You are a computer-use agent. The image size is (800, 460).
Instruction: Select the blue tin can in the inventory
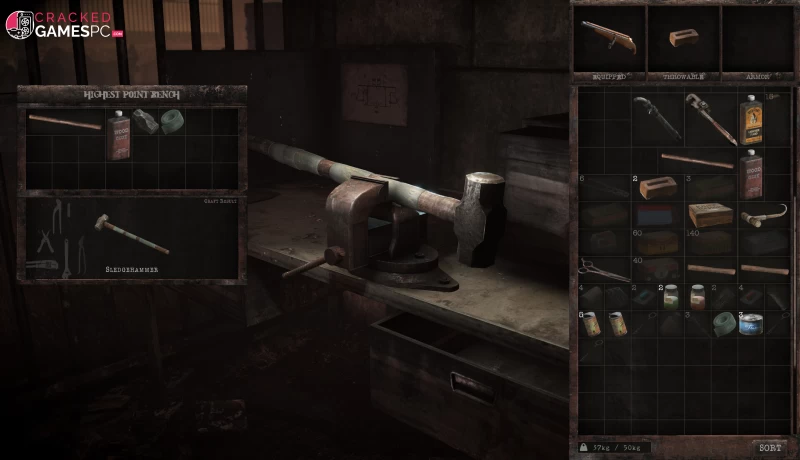pos(750,325)
